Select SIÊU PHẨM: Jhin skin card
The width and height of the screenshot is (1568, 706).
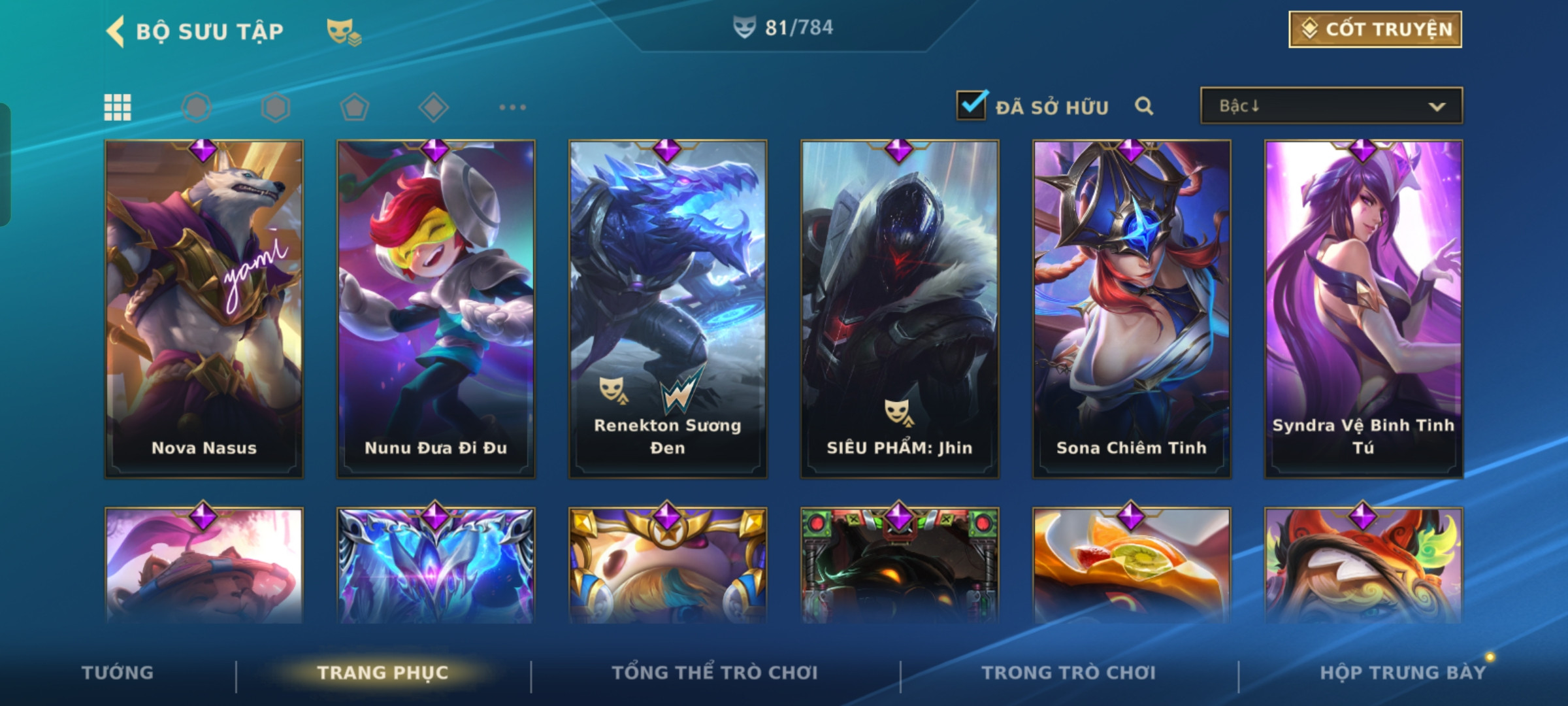[900, 309]
